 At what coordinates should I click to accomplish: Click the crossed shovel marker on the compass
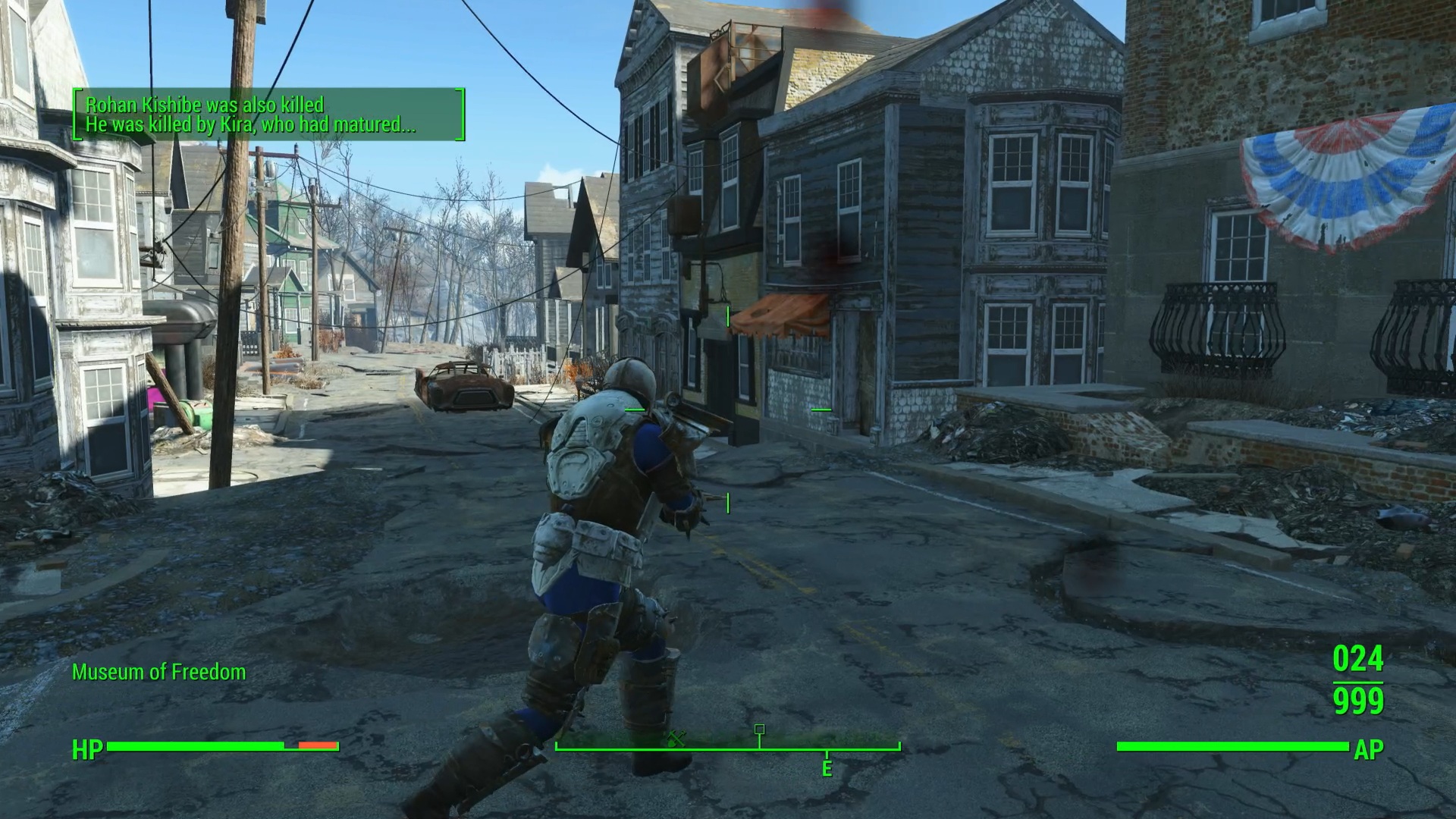(x=676, y=738)
